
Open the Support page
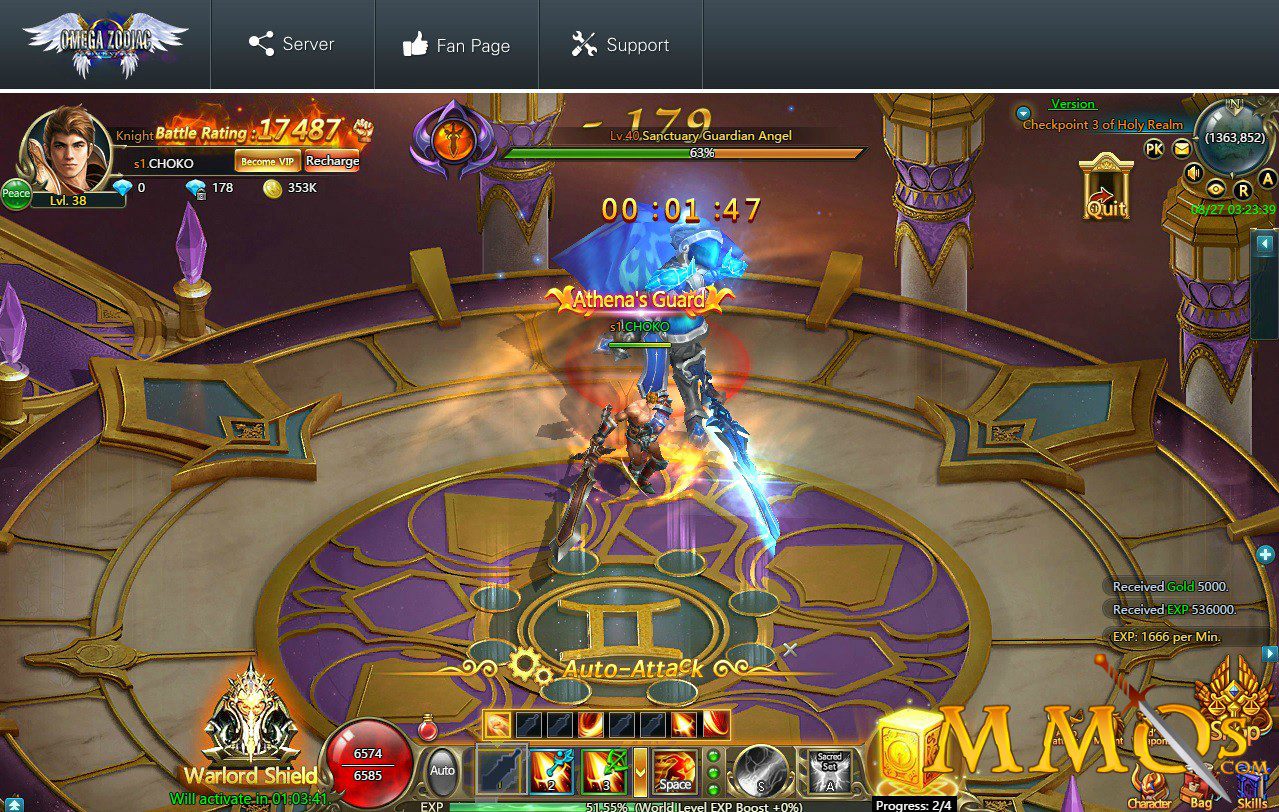[620, 45]
